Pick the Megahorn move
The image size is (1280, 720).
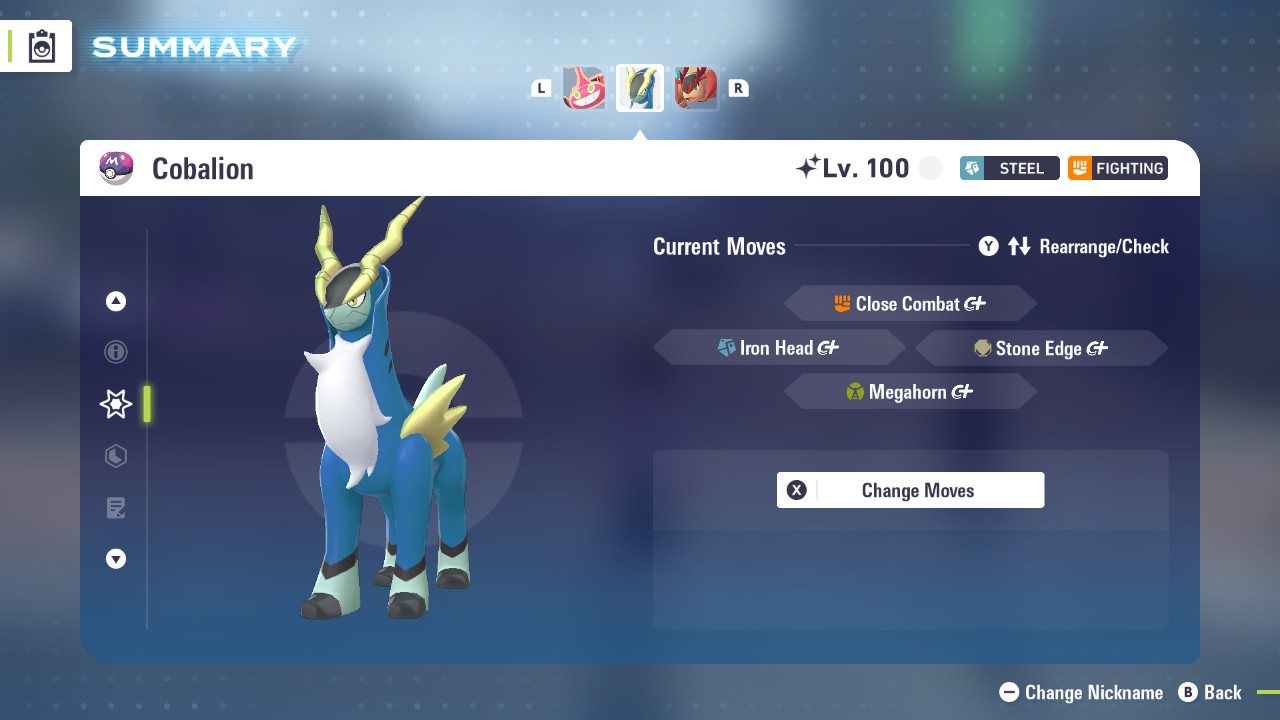(910, 392)
